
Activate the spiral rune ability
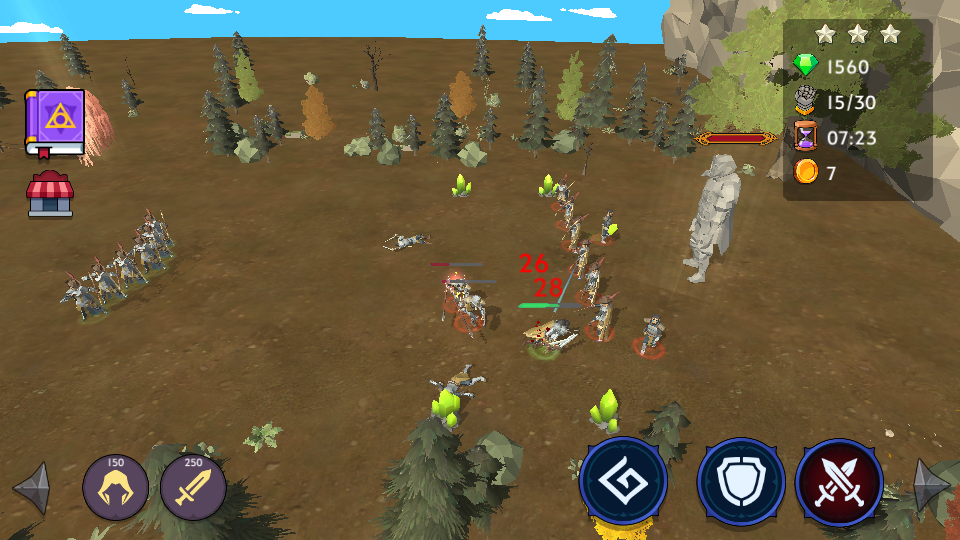624,482
